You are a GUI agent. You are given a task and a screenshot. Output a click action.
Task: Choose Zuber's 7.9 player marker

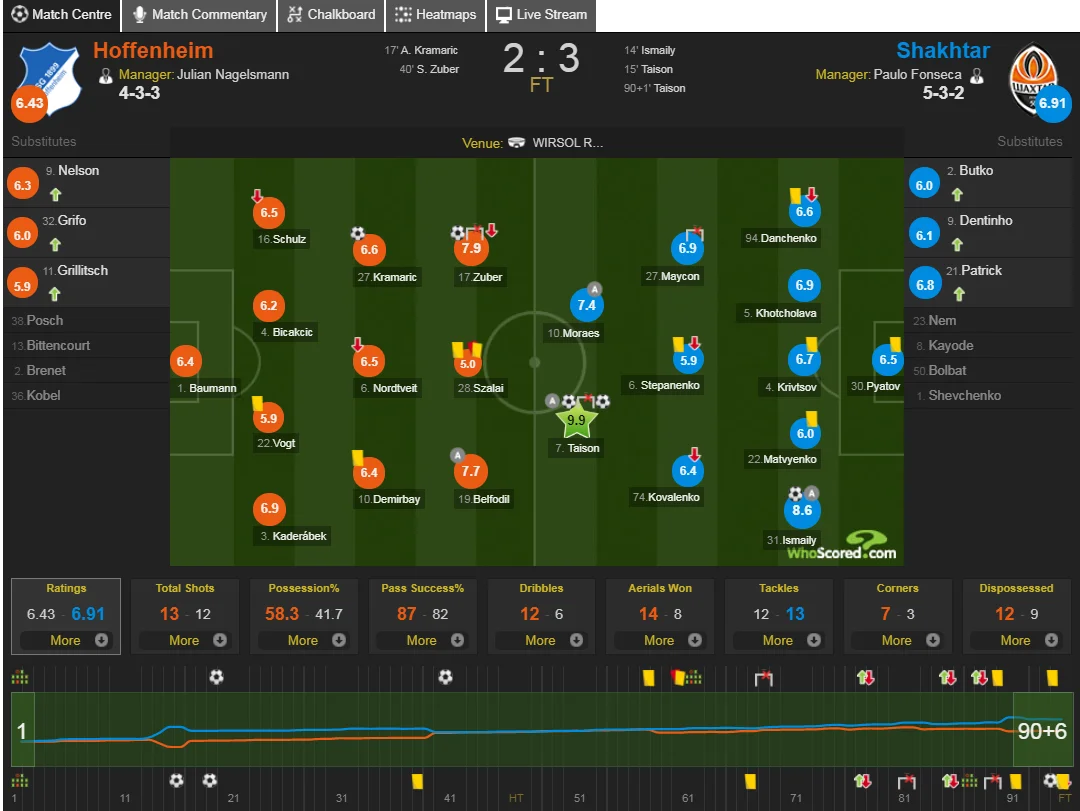pyautogui.click(x=470, y=248)
